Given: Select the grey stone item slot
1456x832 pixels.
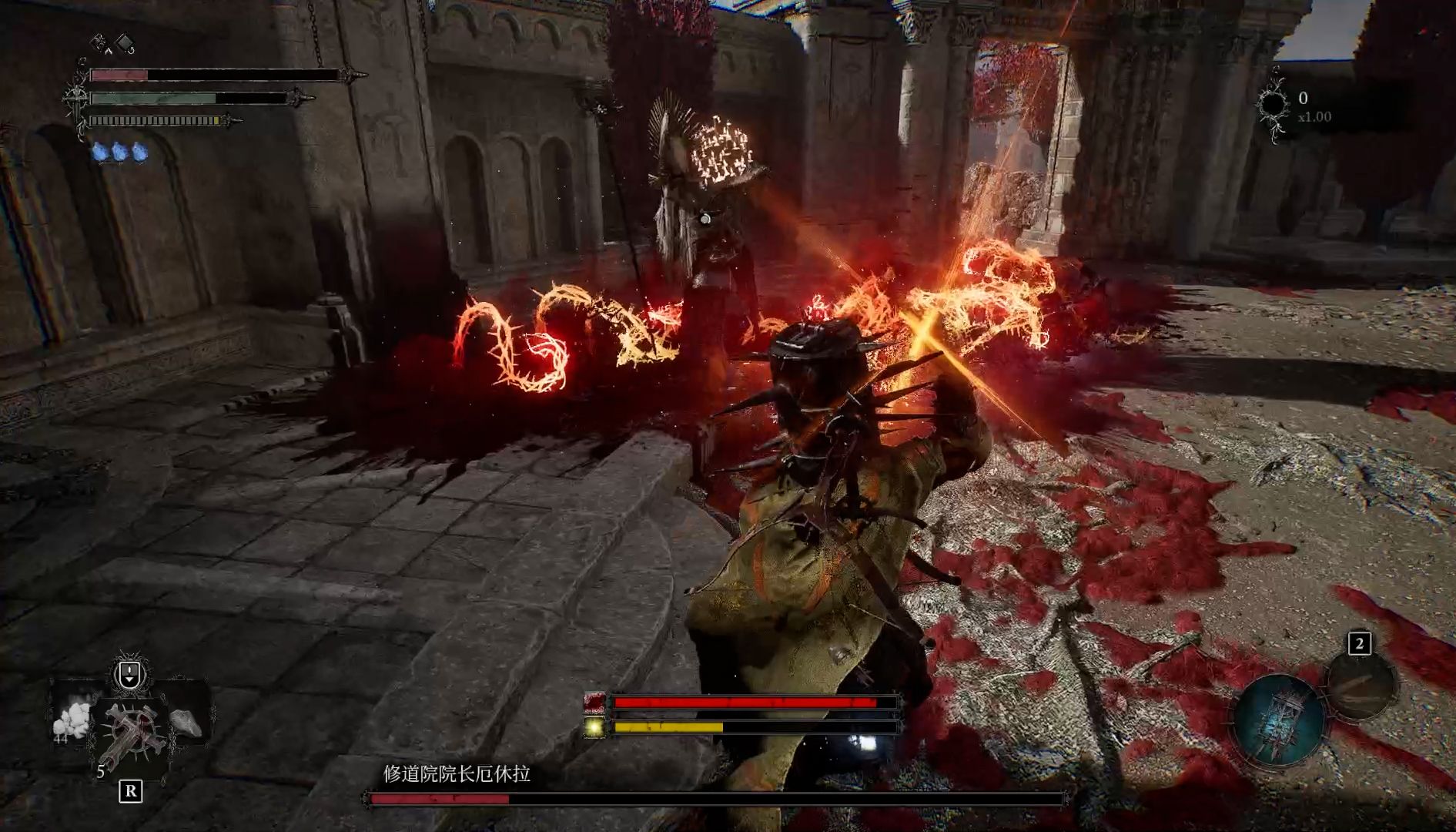Looking at the screenshot, I should (185, 723).
